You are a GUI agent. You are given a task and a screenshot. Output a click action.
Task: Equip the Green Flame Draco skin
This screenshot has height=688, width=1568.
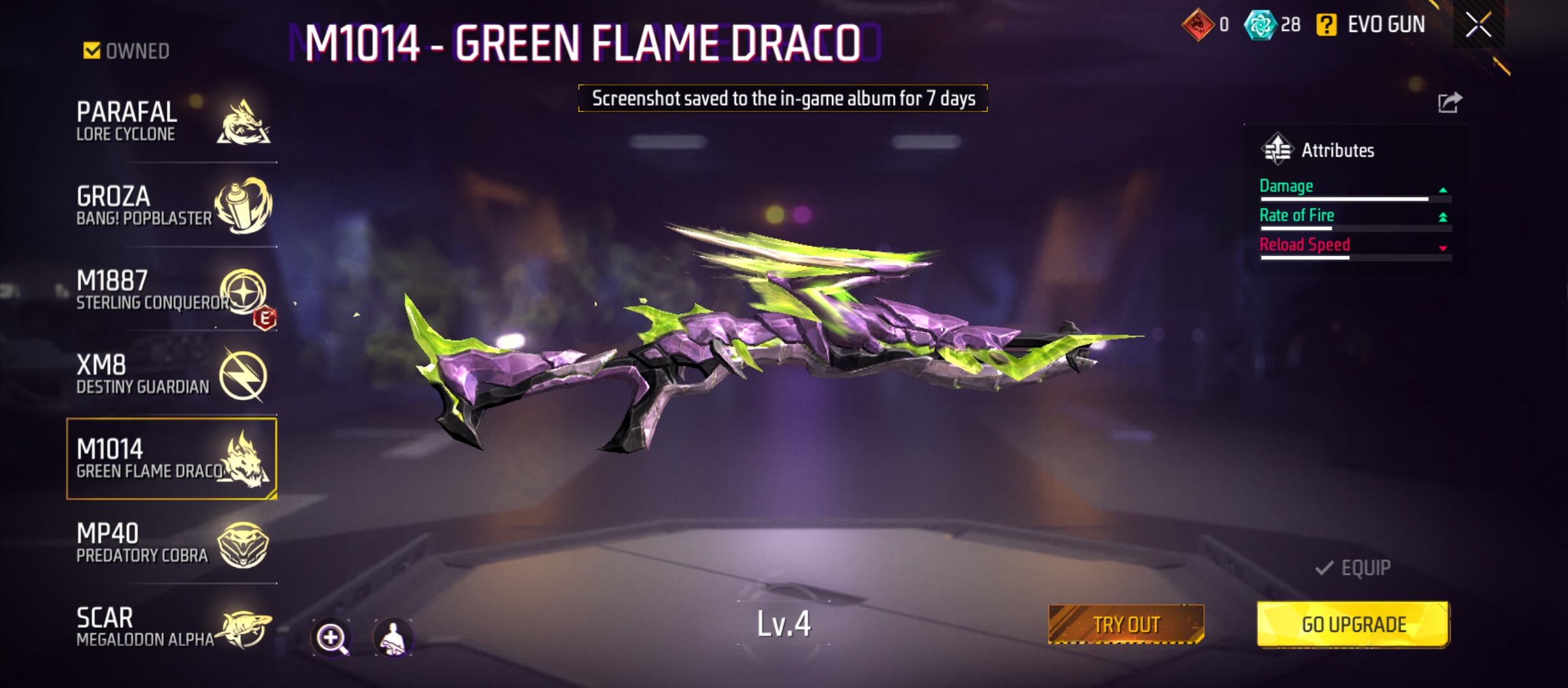1353,568
